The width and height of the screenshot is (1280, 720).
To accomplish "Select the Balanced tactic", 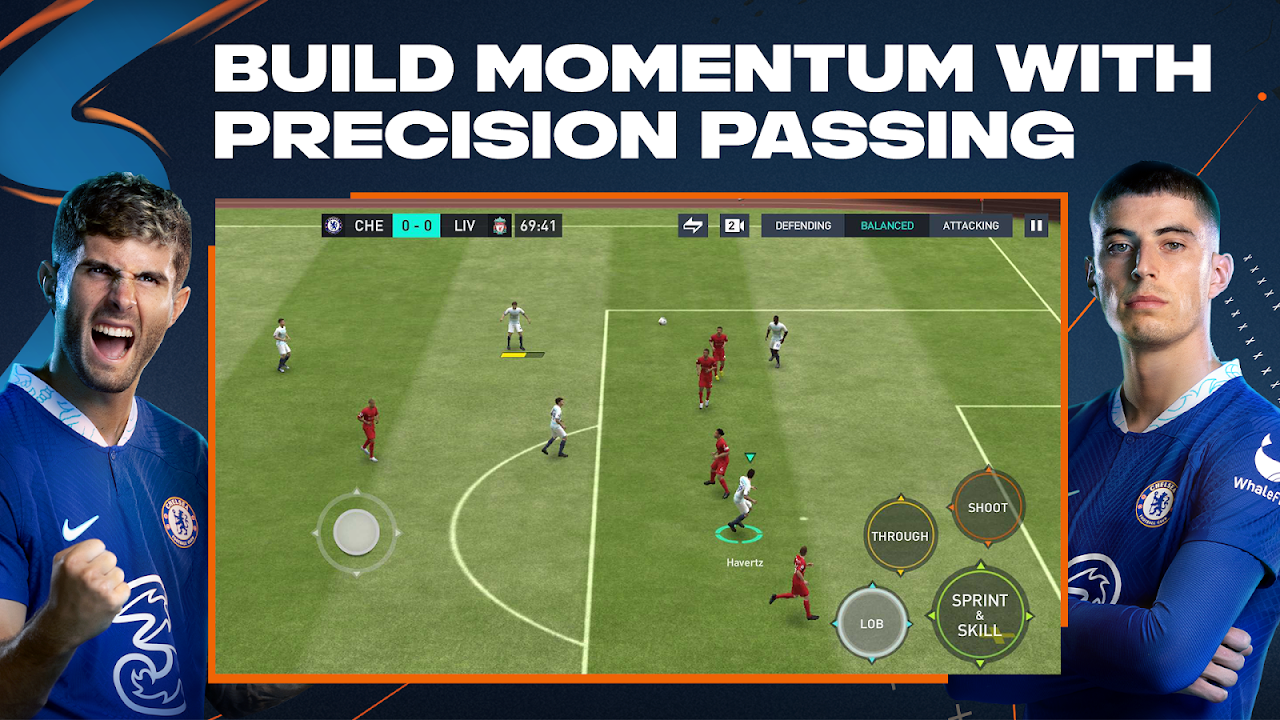I will point(887,226).
